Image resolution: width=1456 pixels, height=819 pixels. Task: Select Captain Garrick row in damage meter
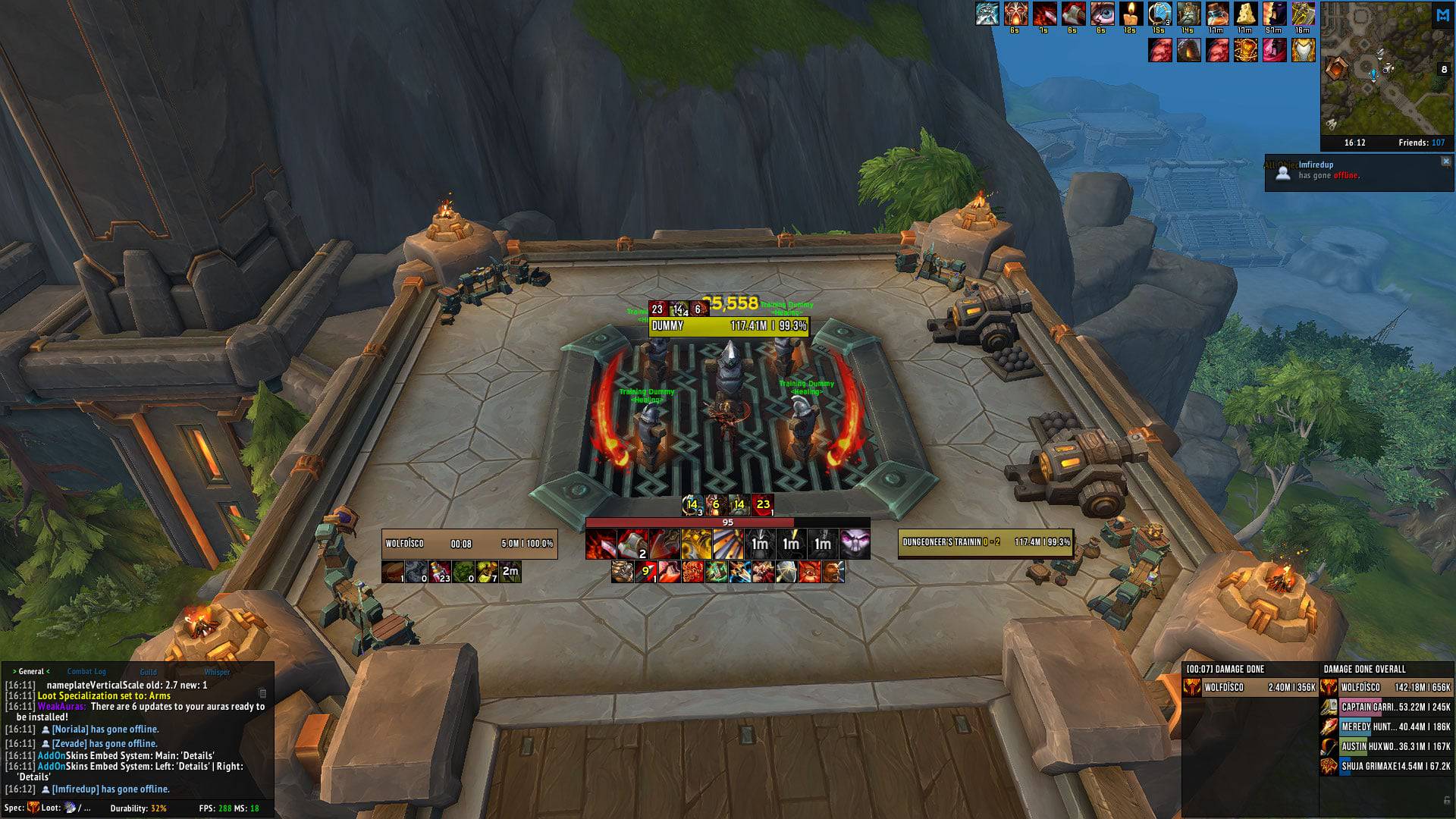click(x=1385, y=707)
